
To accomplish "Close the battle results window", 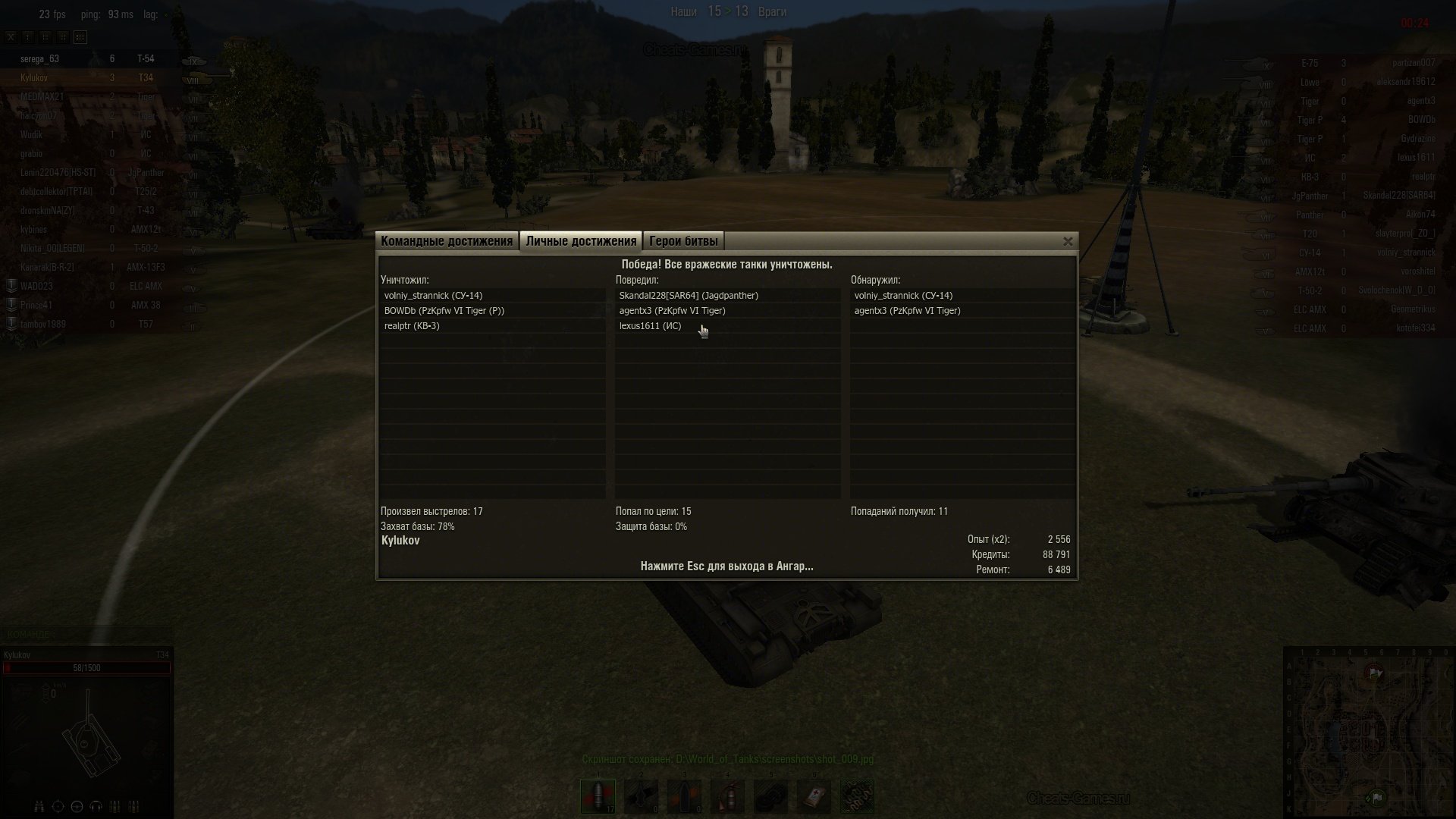I will coord(1068,242).
